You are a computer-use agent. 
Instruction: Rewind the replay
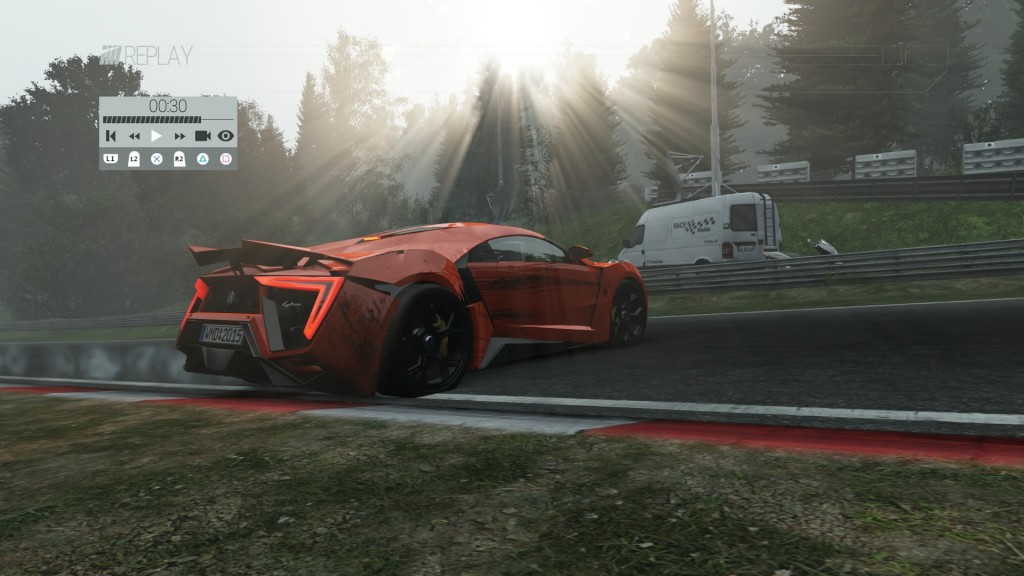(x=134, y=136)
